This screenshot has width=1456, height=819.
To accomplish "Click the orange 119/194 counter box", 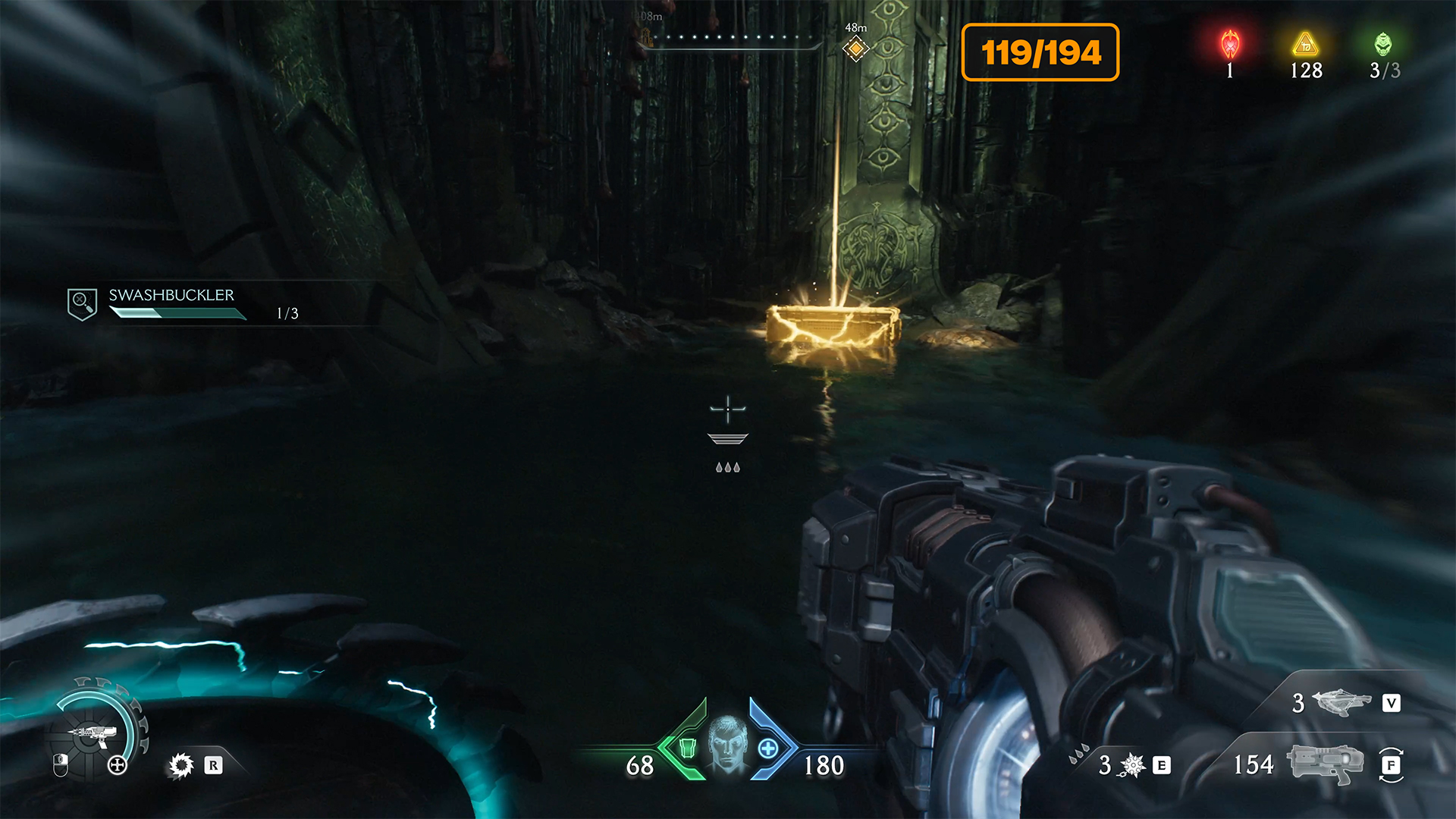I will (1040, 52).
